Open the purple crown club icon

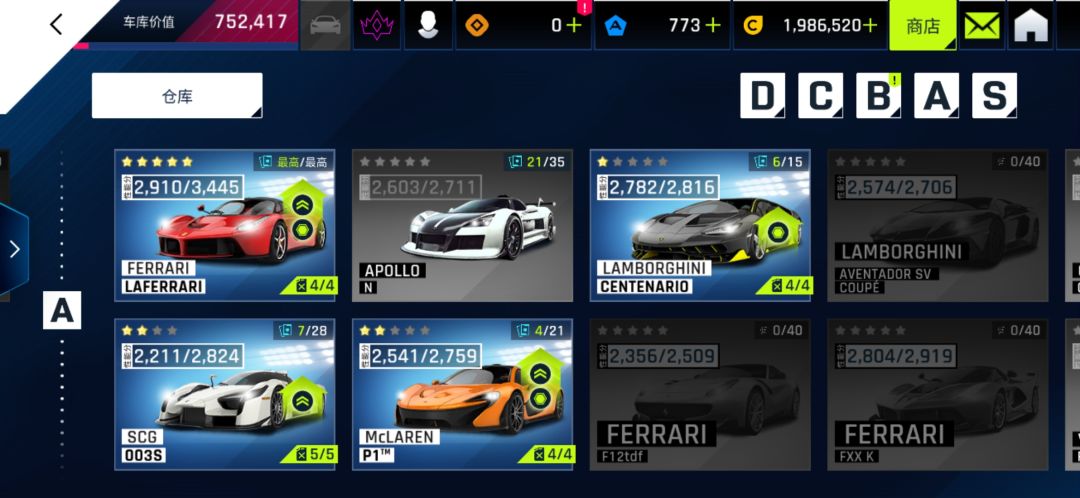(x=377, y=26)
